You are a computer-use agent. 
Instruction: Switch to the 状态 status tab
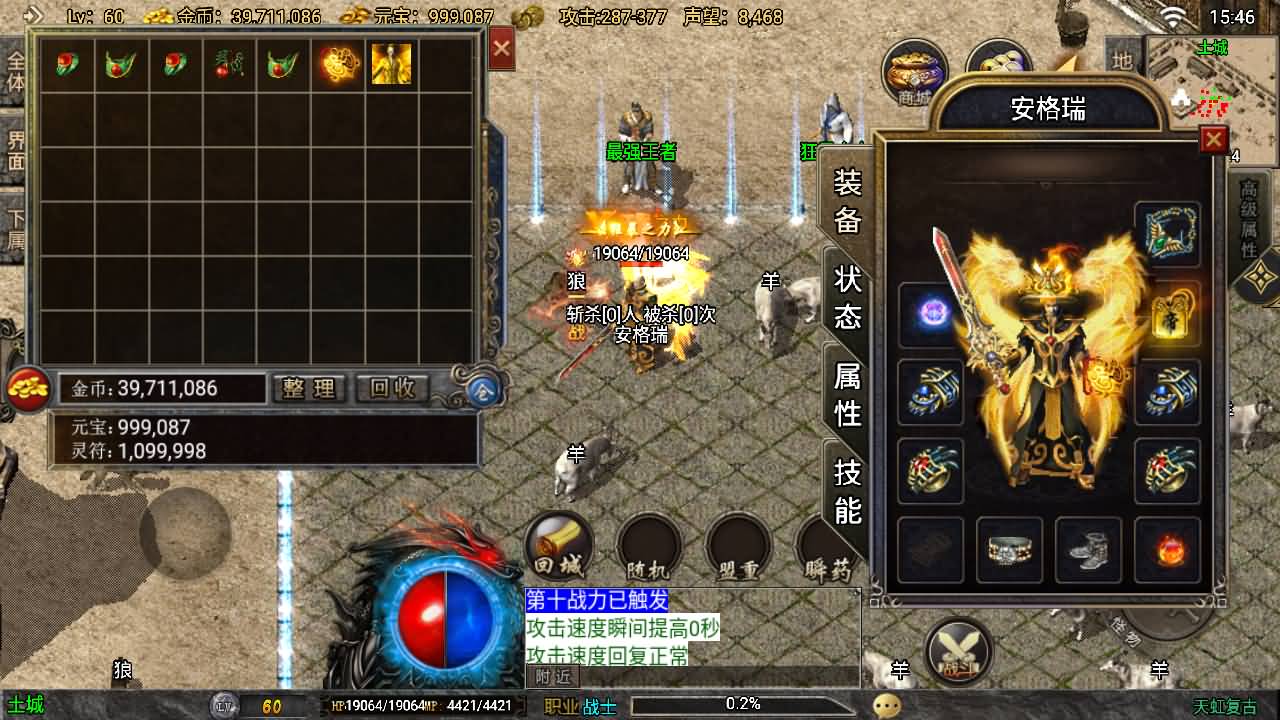click(847, 297)
